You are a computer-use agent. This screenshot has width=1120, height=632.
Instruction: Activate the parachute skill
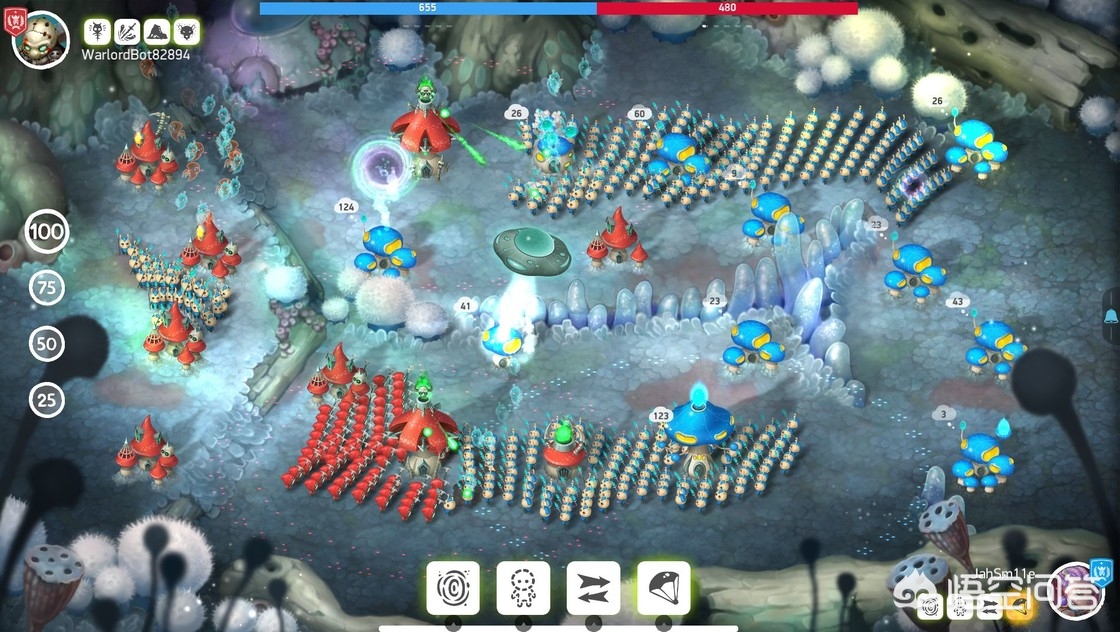[x=663, y=587]
